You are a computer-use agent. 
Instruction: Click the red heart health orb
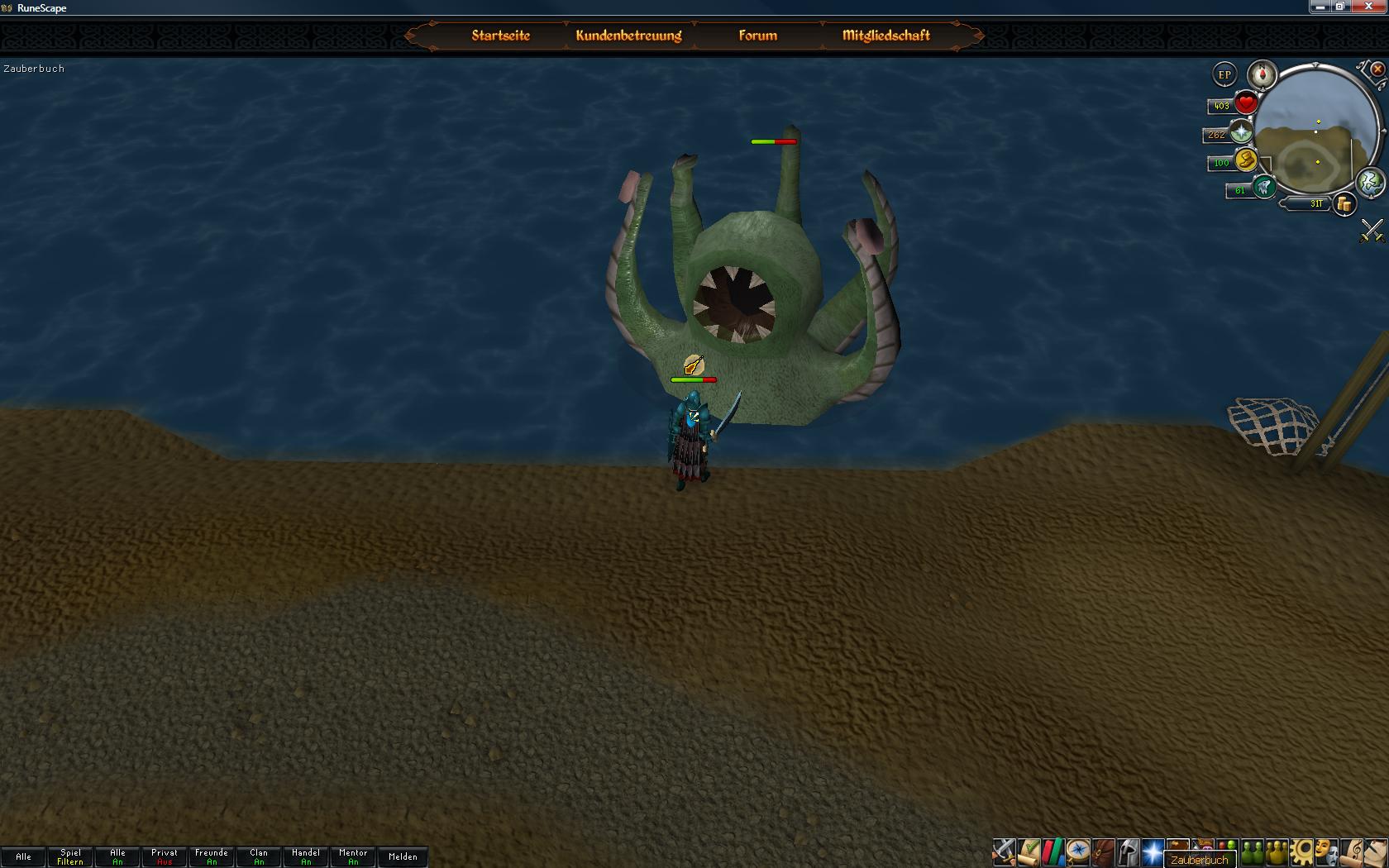1245,104
